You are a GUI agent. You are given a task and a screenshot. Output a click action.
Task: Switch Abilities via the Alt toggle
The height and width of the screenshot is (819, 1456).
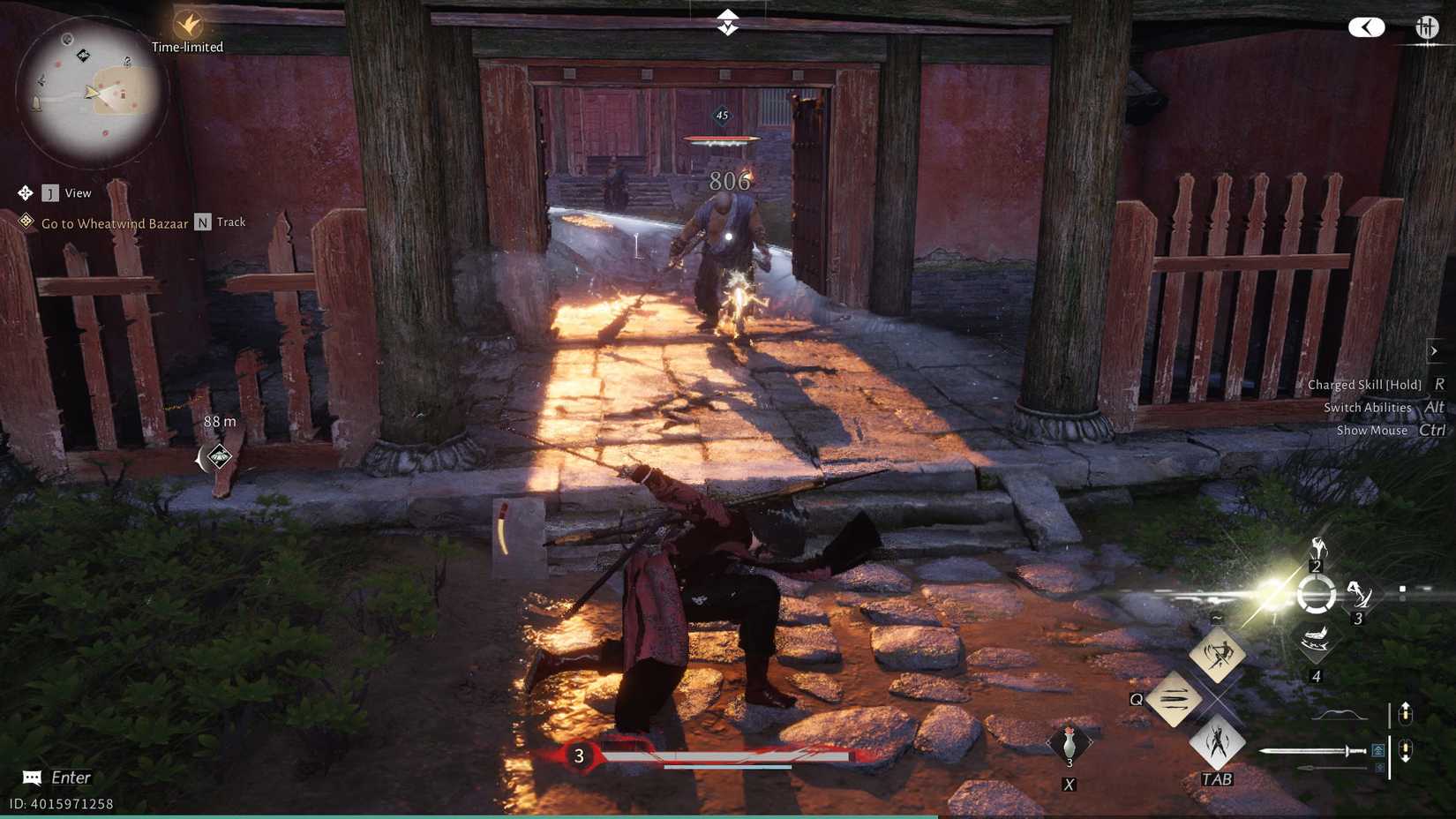click(1434, 408)
